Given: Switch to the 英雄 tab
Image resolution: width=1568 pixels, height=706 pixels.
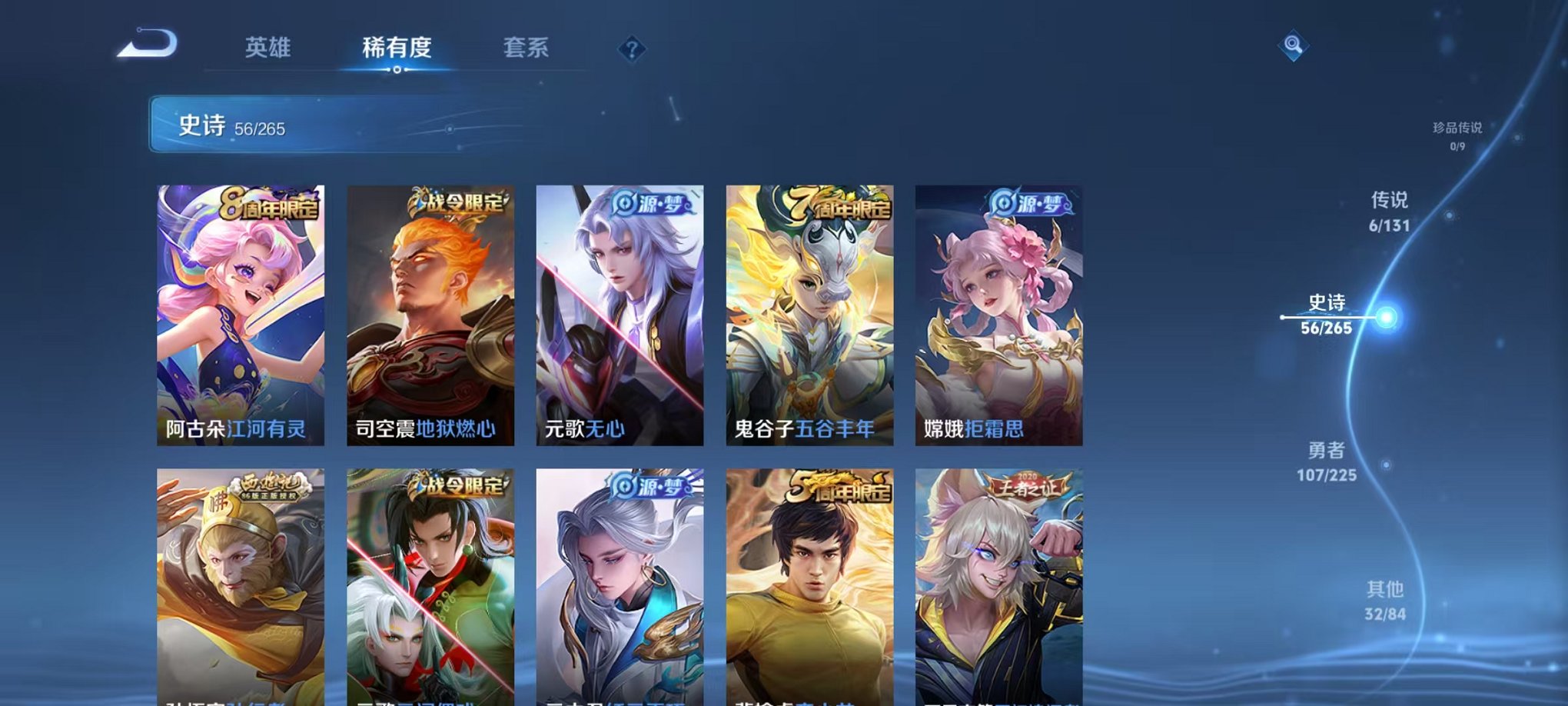Looking at the screenshot, I should pyautogui.click(x=267, y=48).
